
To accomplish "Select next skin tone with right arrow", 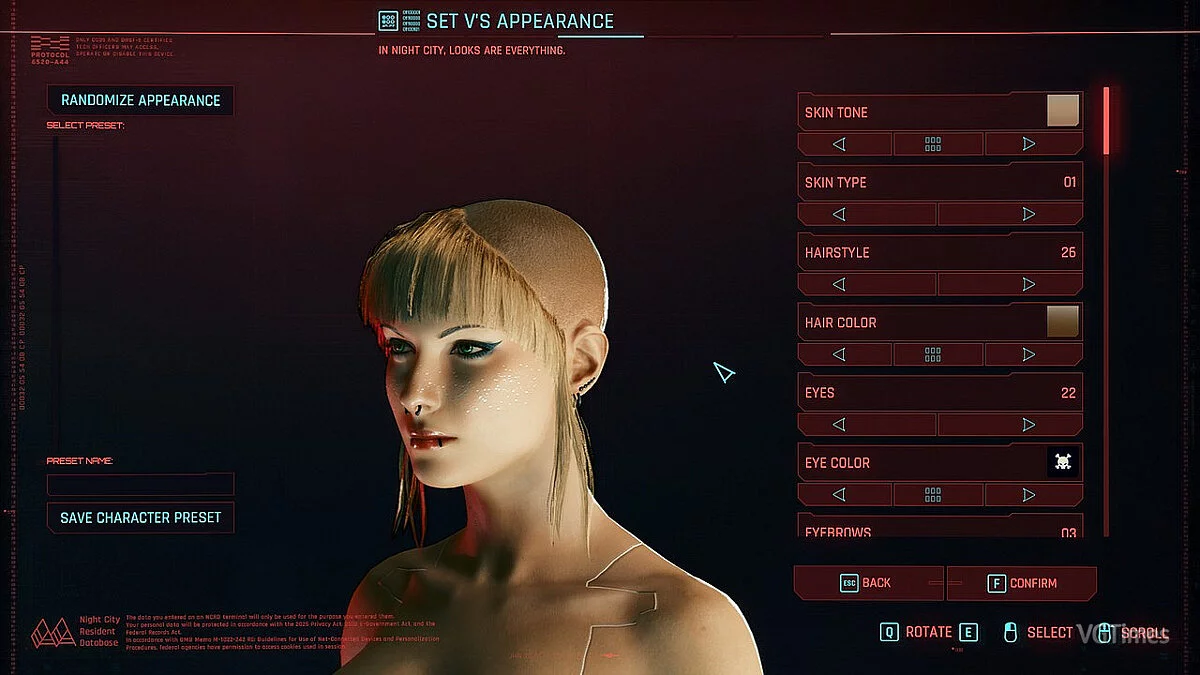I will pos(1029,144).
